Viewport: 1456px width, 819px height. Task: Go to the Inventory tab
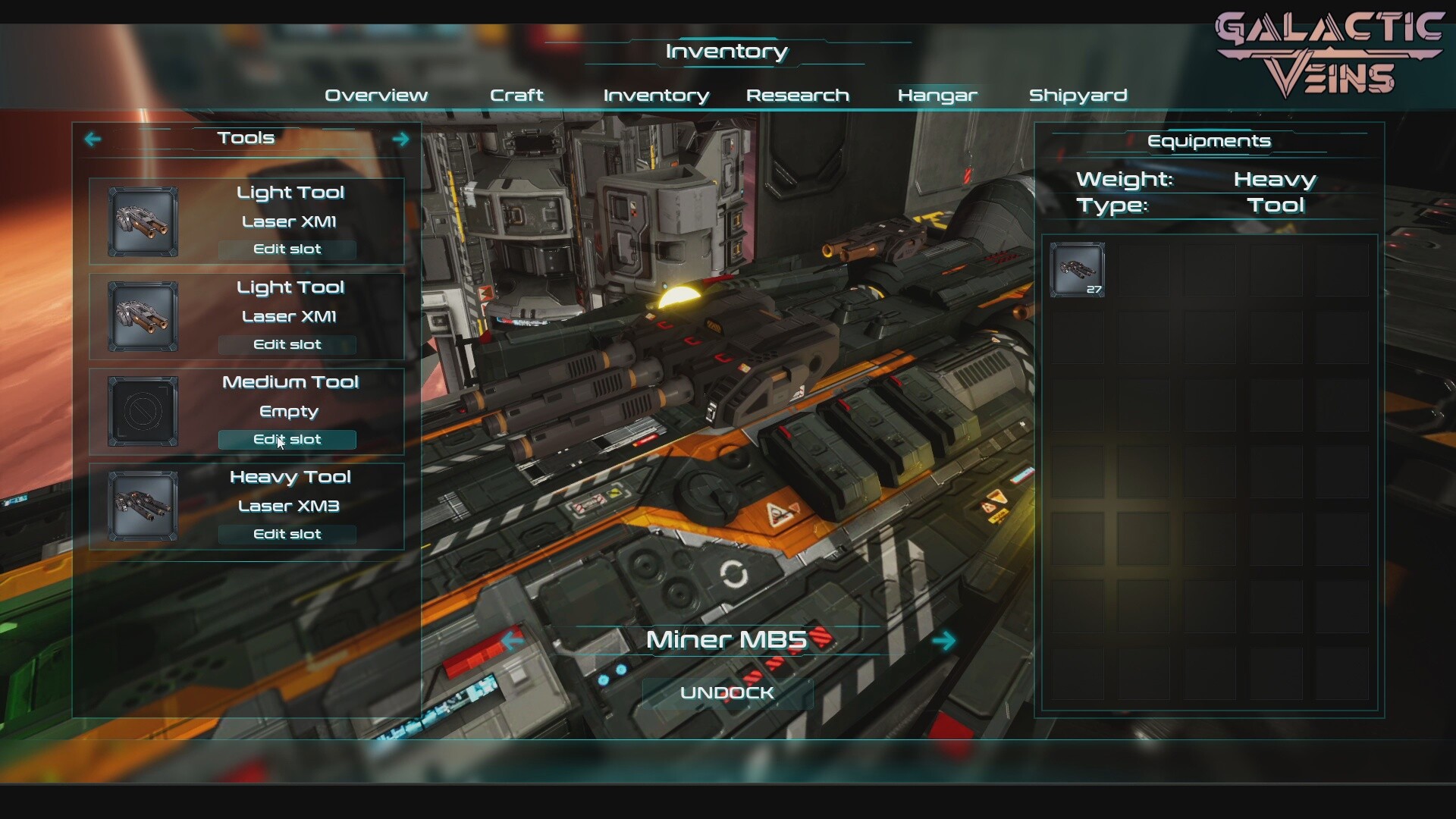656,96
